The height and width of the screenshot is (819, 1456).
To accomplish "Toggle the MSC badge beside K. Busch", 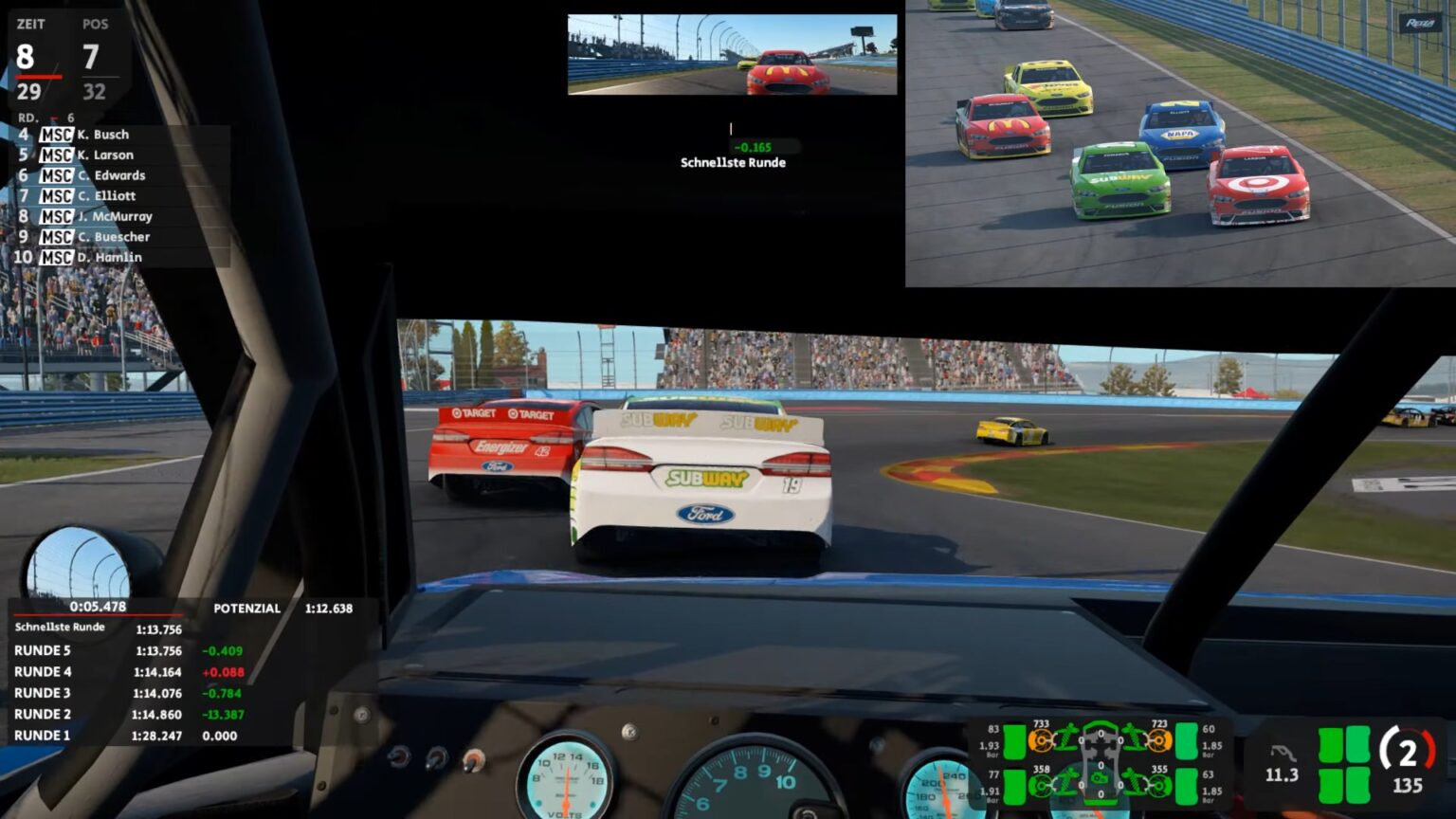I will click(x=57, y=134).
